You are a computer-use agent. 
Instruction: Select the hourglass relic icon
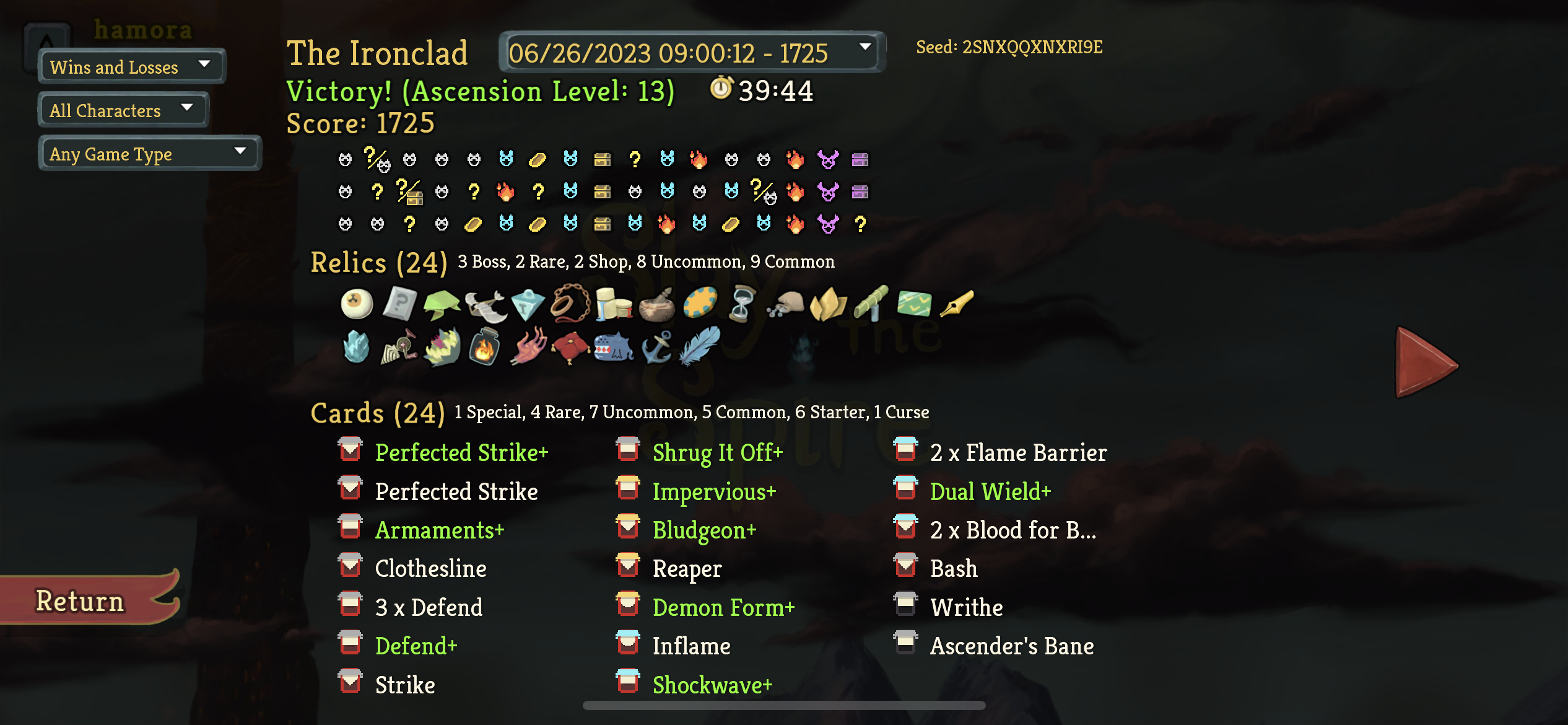[x=741, y=305]
